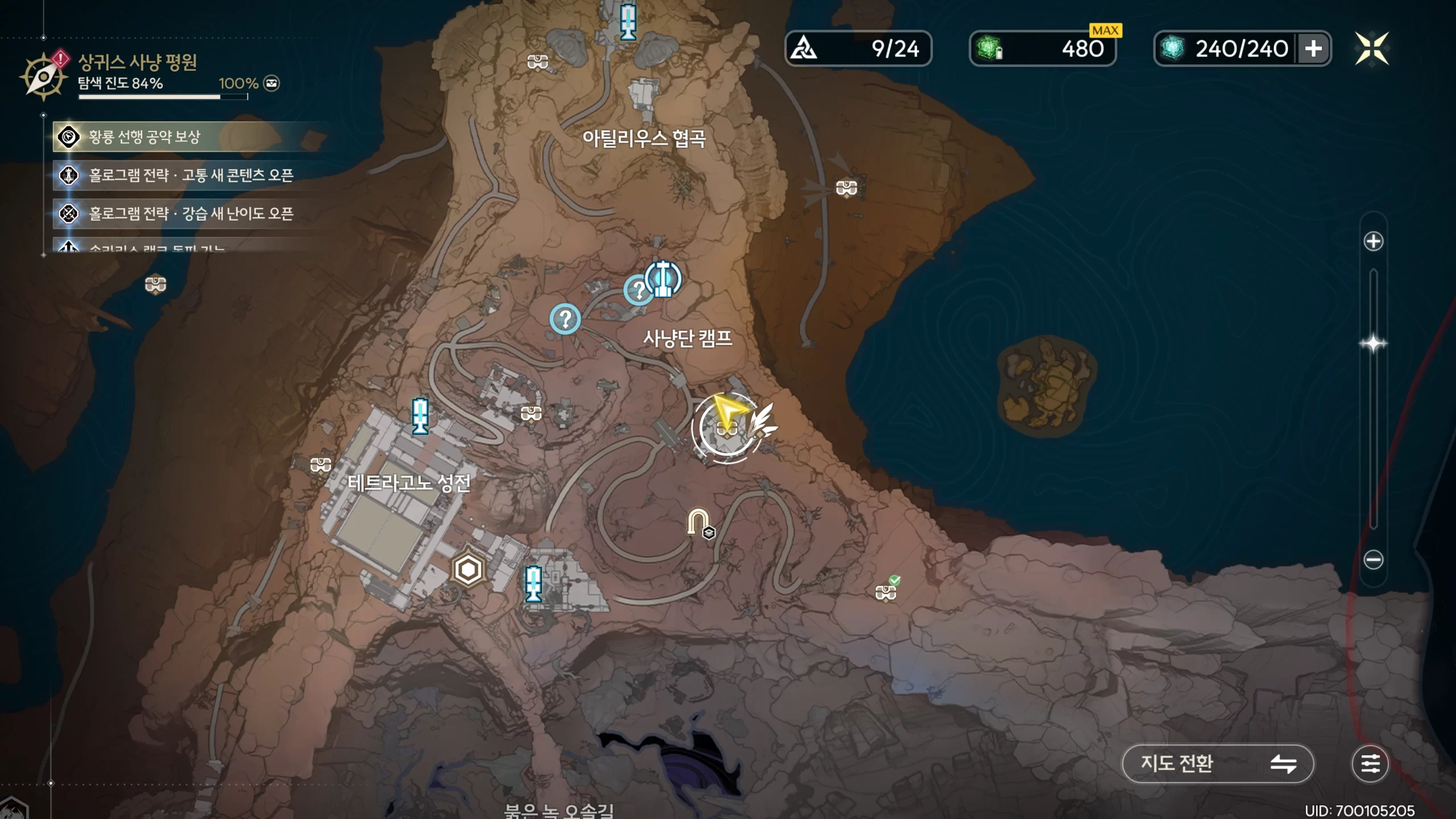Screen dimensions: 1456x819
Task: Add more waveplates with the plus button
Action: pyautogui.click(x=1313, y=49)
